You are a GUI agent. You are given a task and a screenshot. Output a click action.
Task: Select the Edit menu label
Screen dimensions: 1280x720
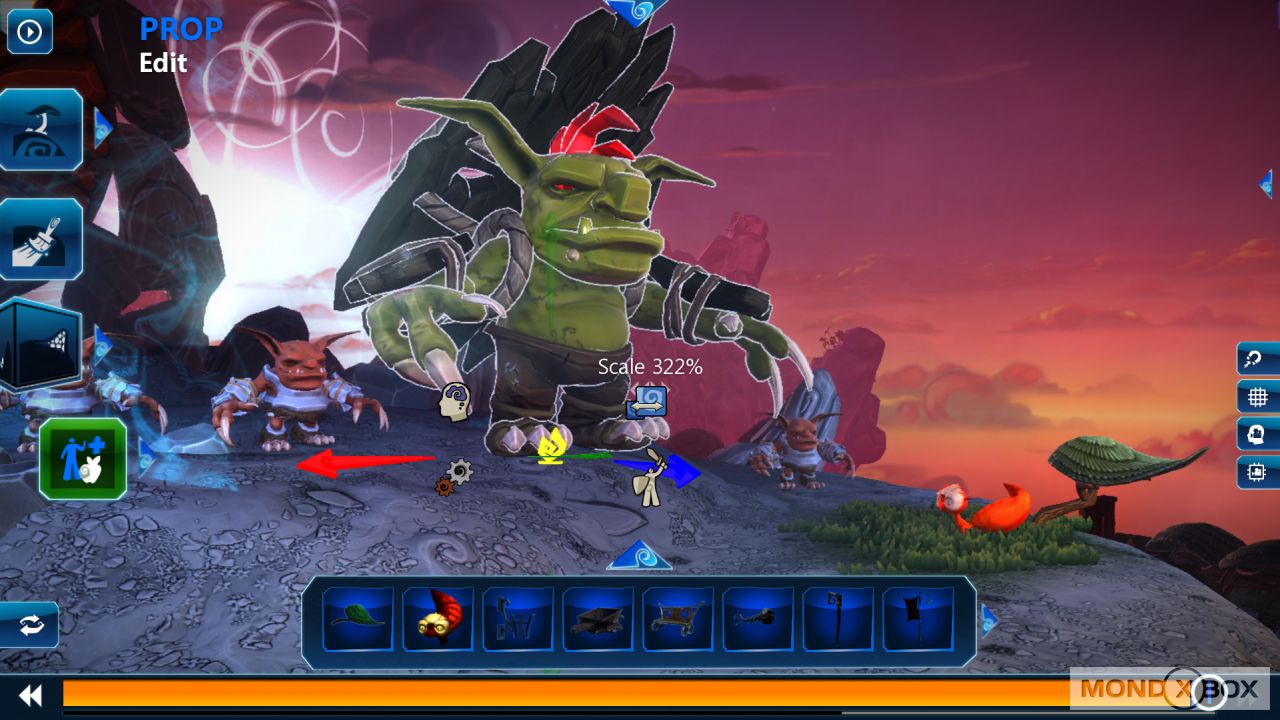[x=163, y=63]
